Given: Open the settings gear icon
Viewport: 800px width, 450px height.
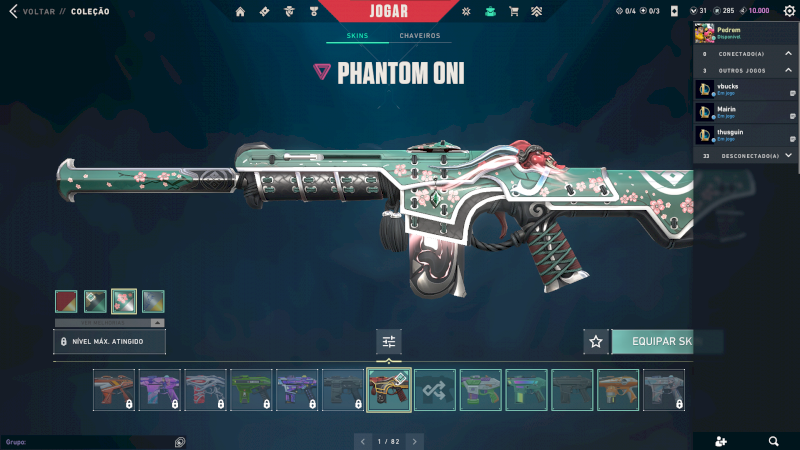Looking at the screenshot, I should click(789, 11).
